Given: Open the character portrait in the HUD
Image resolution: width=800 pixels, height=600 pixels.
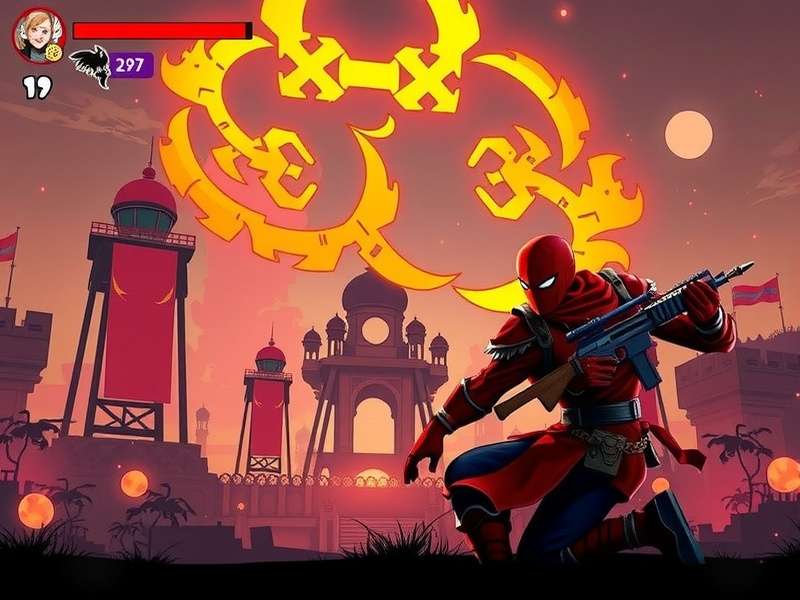Looking at the screenshot, I should click(37, 35).
